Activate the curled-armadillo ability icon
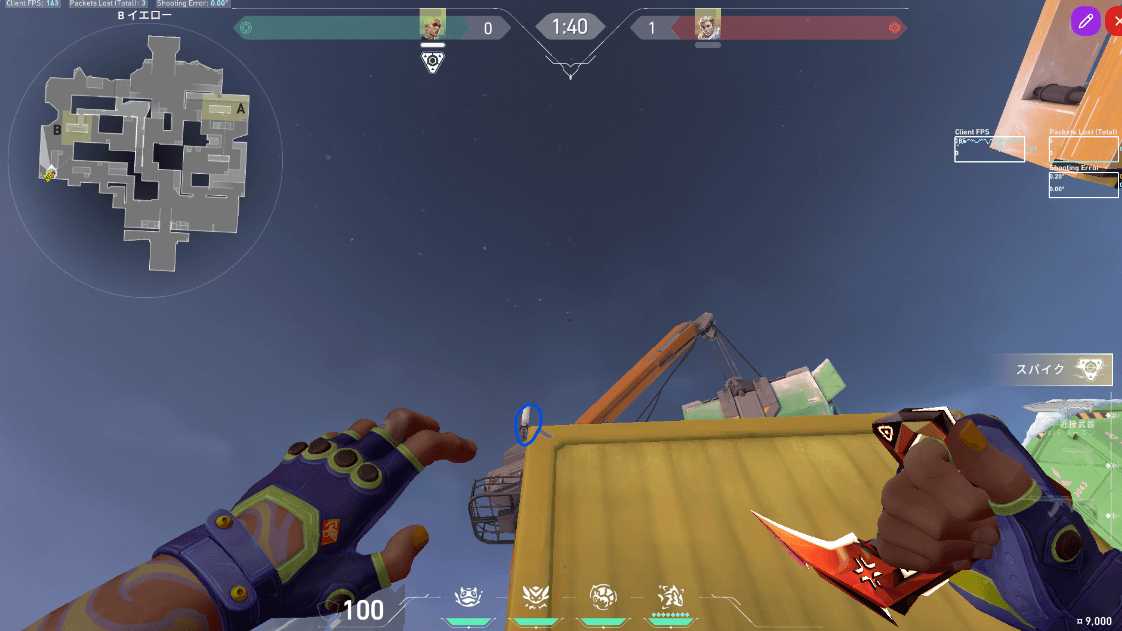The image size is (1122, 631). [603, 597]
